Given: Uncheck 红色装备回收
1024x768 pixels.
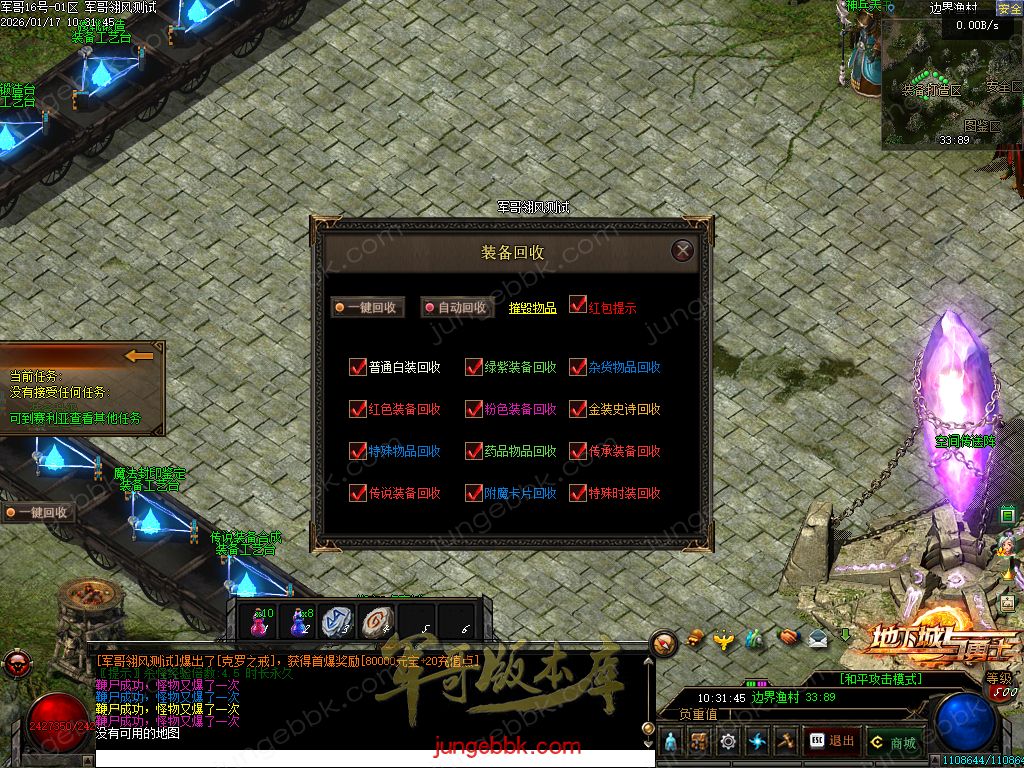Looking at the screenshot, I should tap(358, 409).
